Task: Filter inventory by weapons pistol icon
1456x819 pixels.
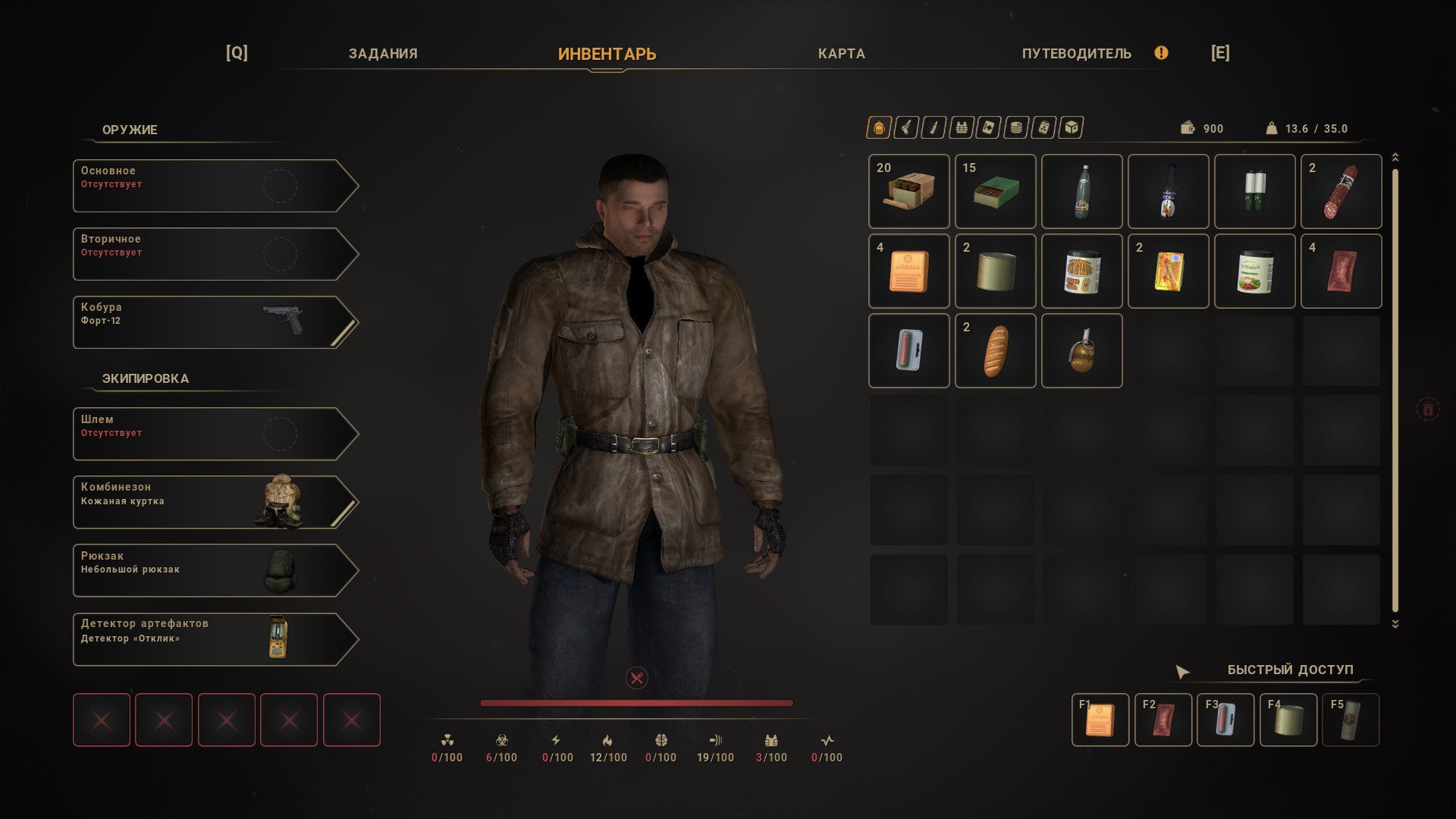Action: point(906,128)
